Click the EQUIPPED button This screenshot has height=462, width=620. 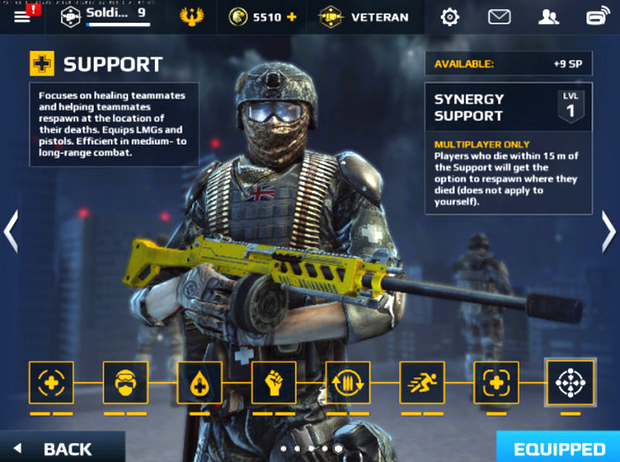point(559,448)
